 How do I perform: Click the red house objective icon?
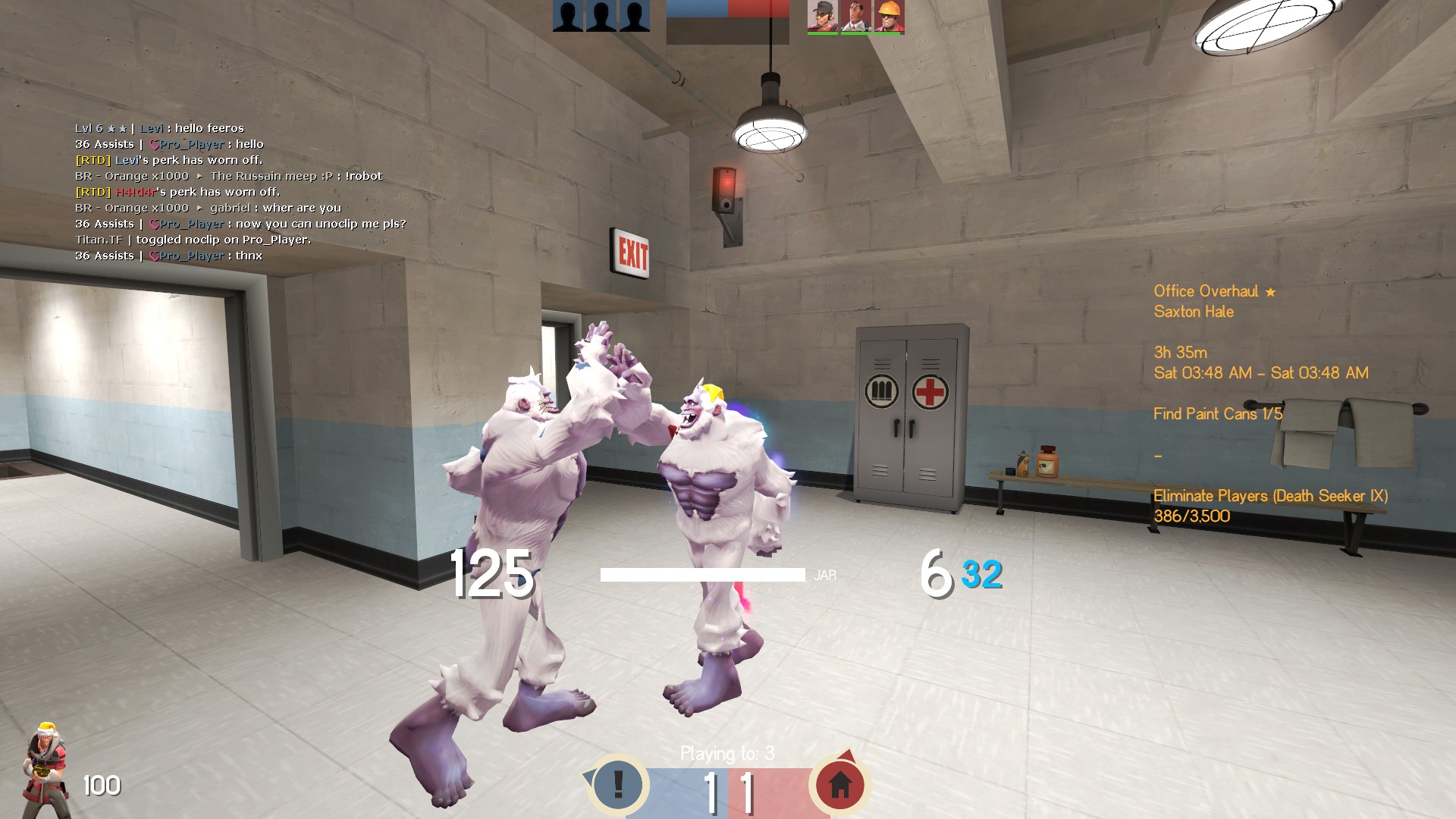point(839,785)
